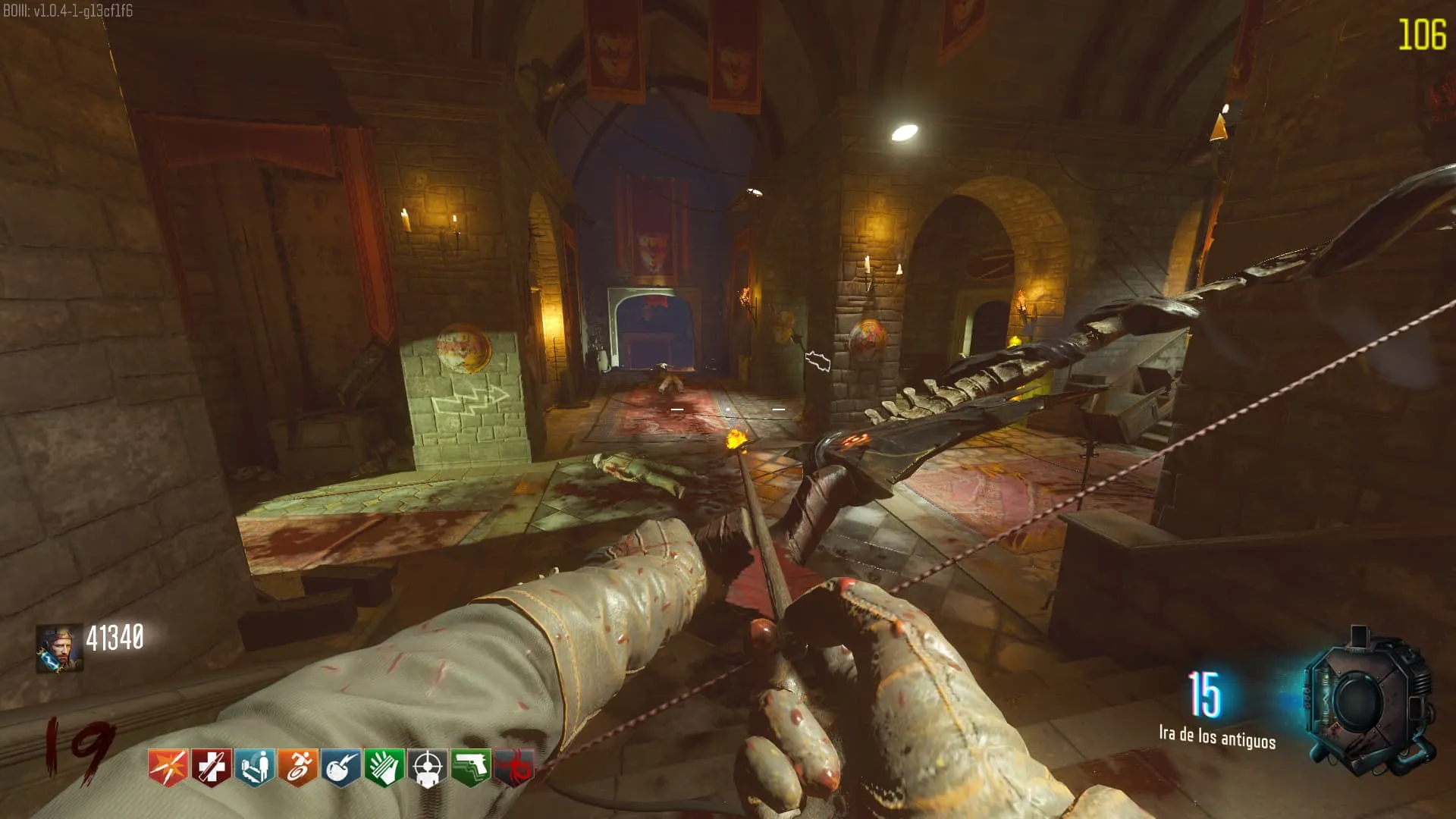The image size is (1456, 819).
Task: Click the Deadshot Daiquiri crosshair perk
Action: coord(427,767)
